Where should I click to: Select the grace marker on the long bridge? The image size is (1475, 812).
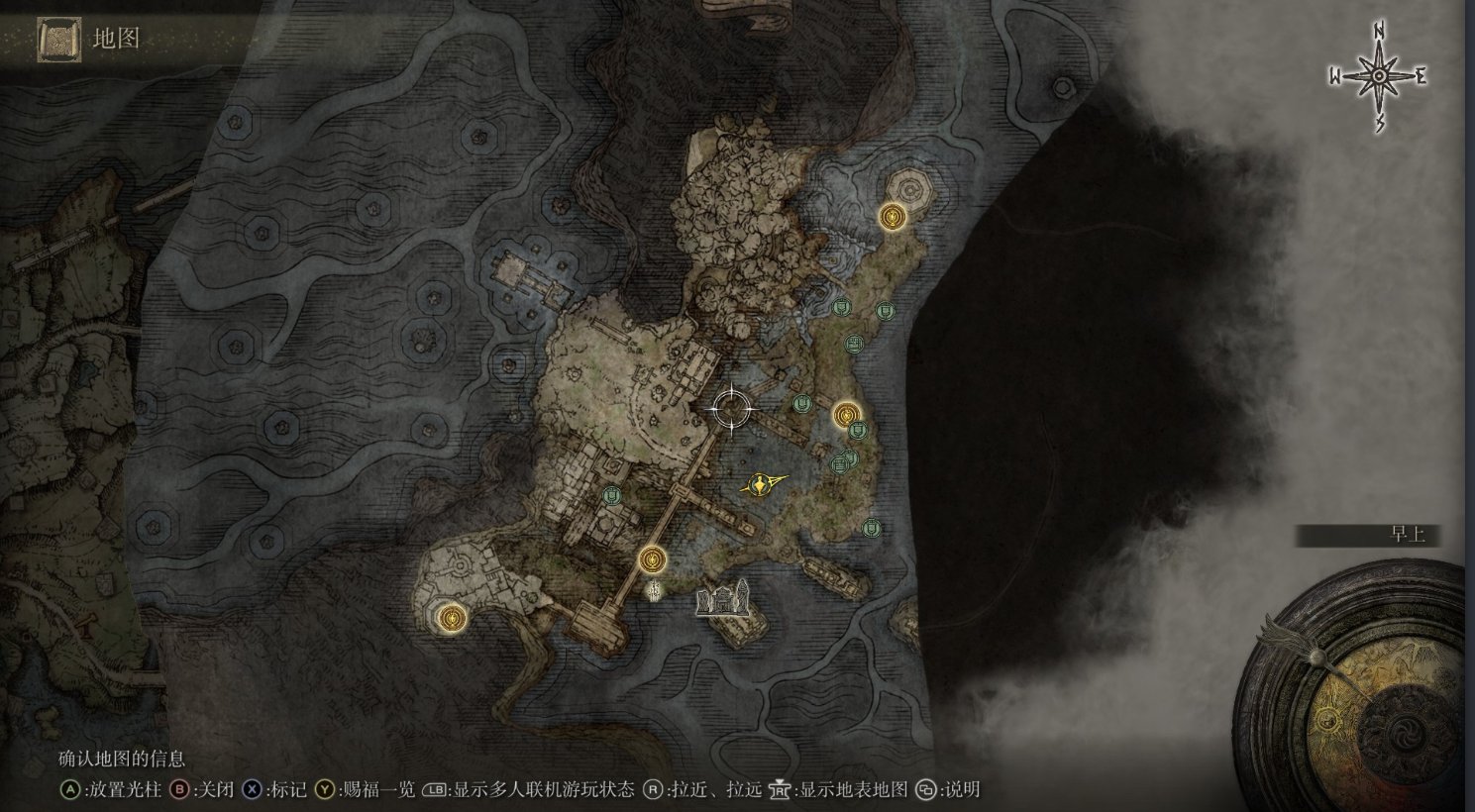click(x=651, y=559)
